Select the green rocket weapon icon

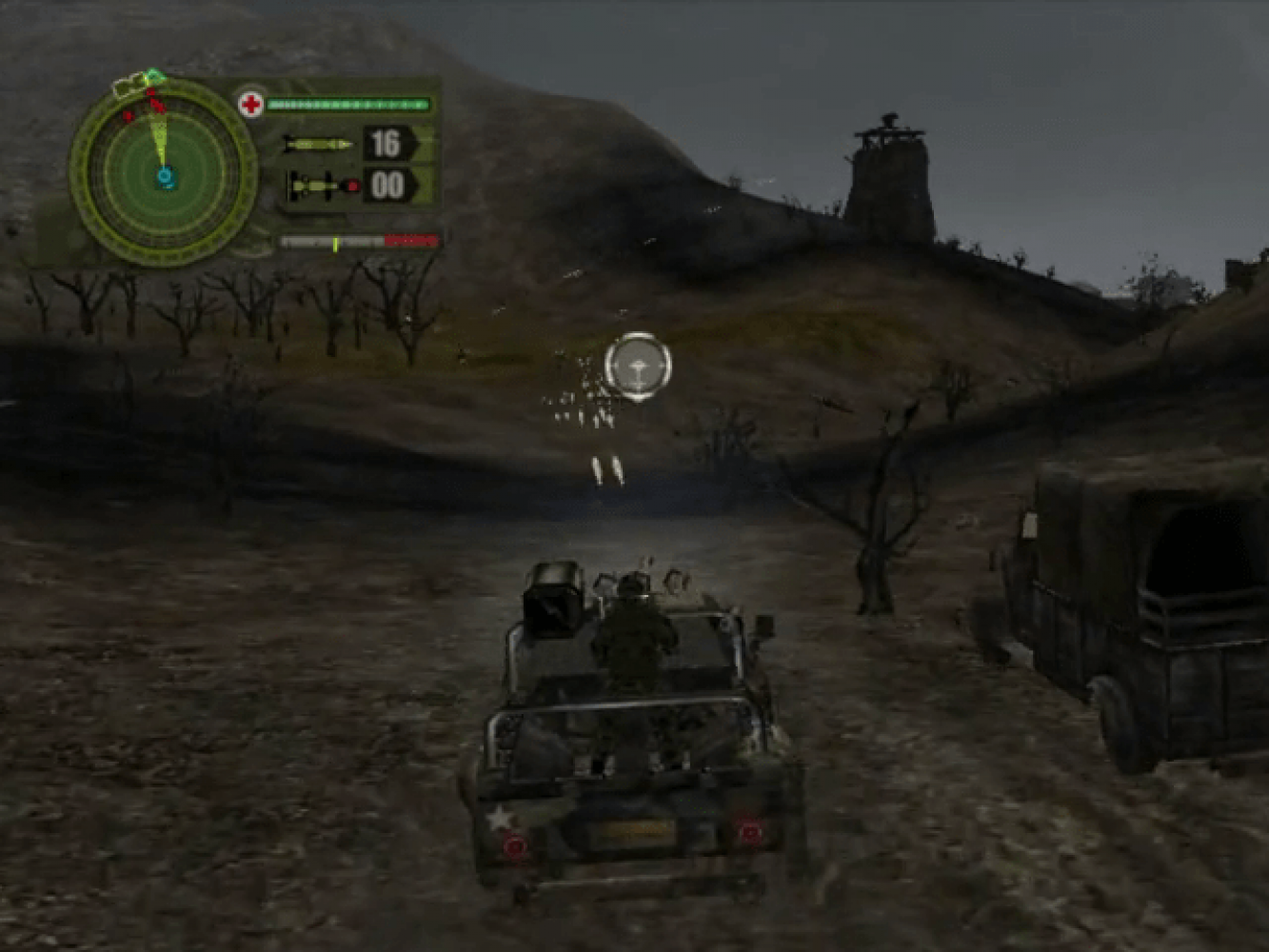(318, 145)
